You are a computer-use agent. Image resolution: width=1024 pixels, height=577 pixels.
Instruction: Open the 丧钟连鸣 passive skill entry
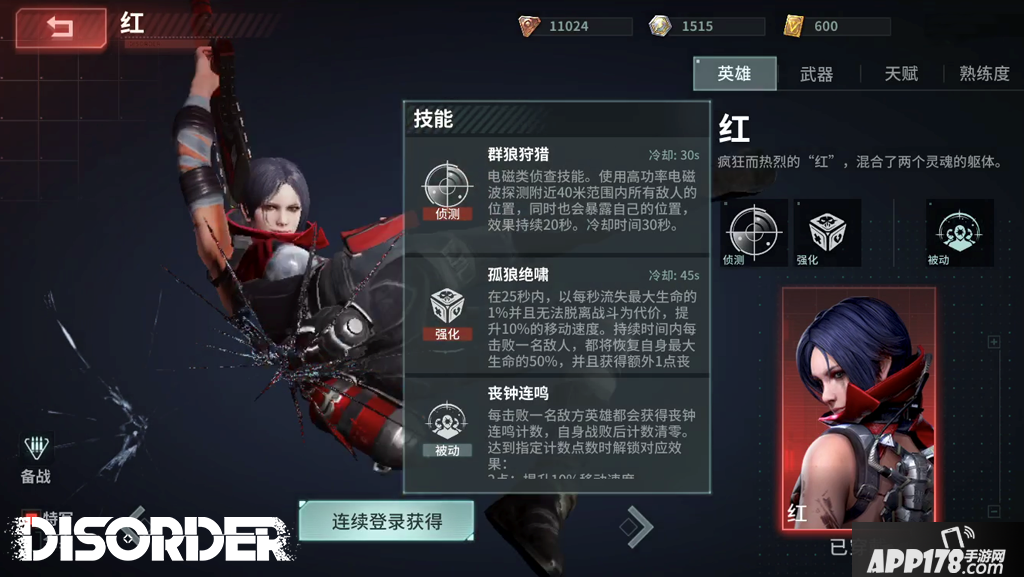(x=556, y=431)
